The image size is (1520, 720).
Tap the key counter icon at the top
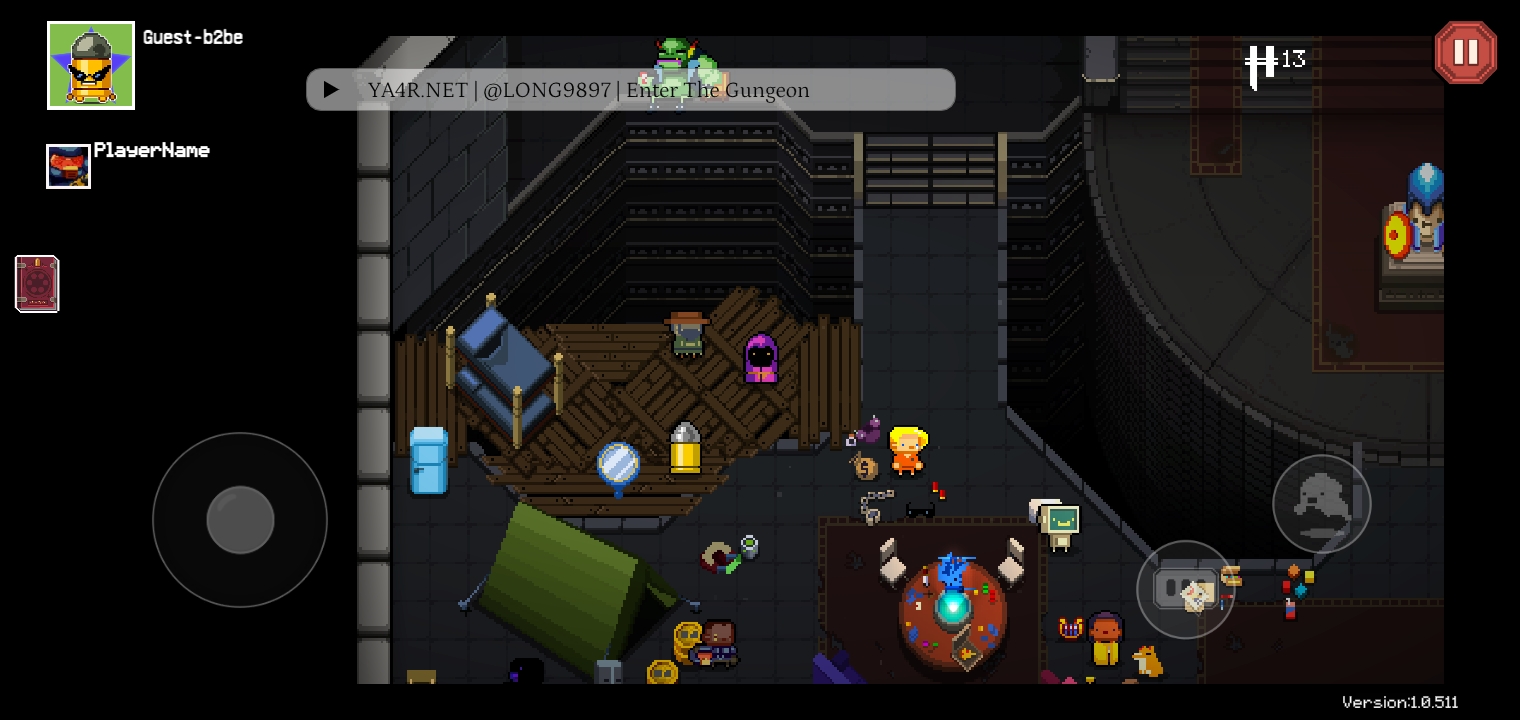[1262, 62]
